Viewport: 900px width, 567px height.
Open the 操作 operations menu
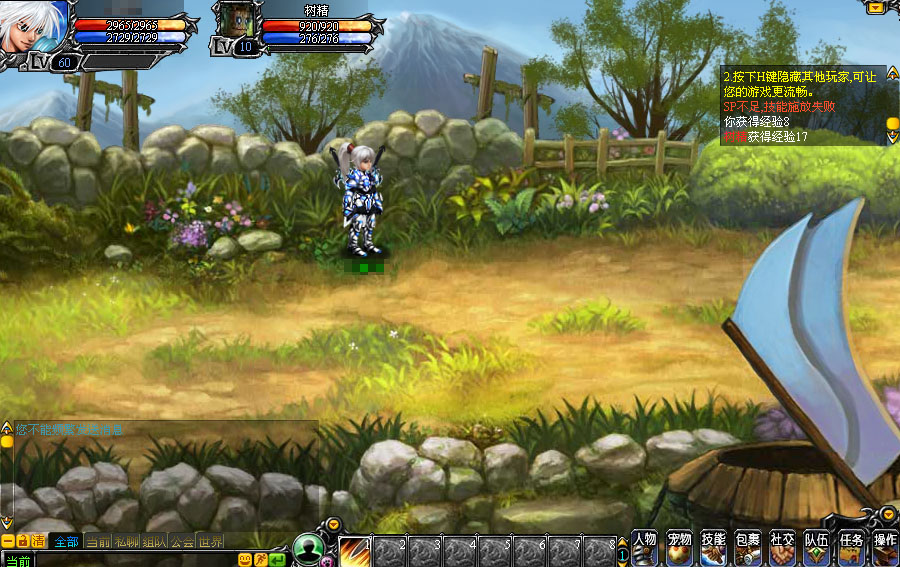click(885, 547)
